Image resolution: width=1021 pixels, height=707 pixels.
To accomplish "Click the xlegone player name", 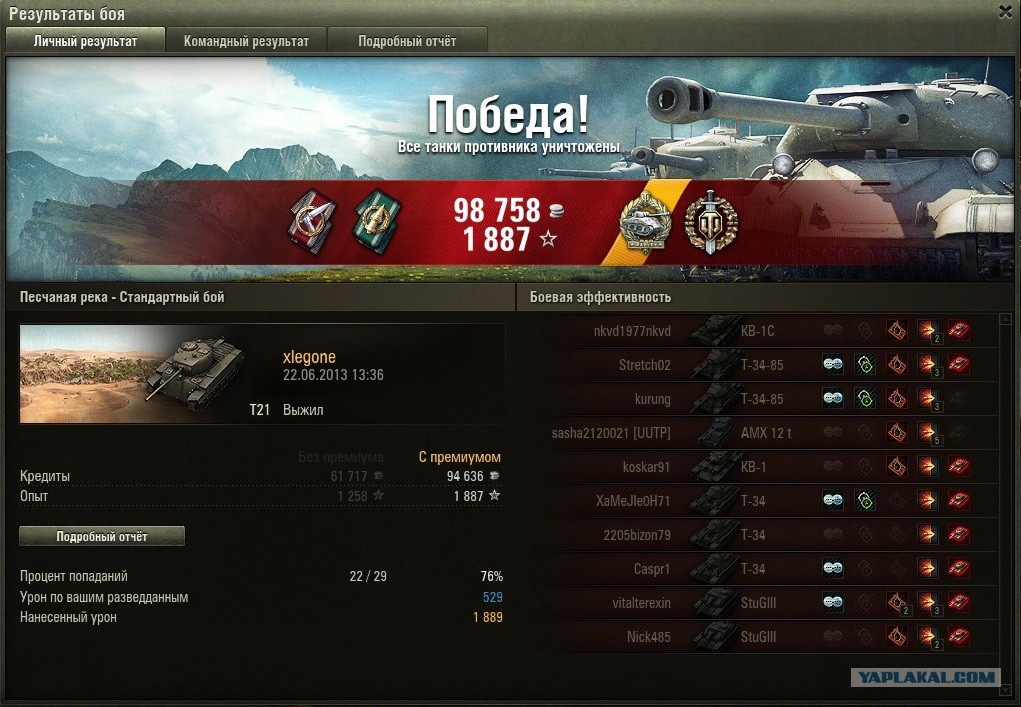I will [309, 357].
